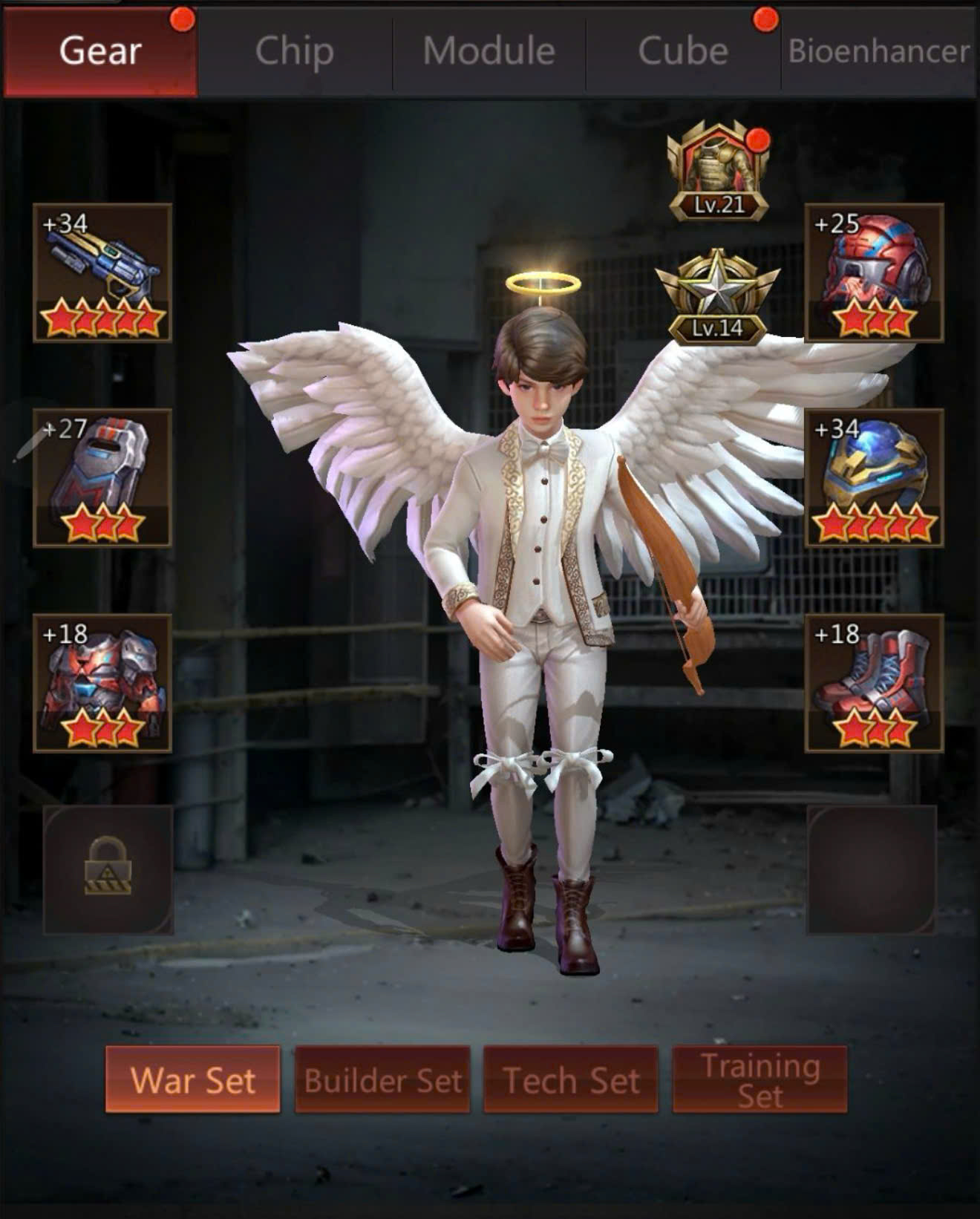
Task: Switch to the Gear tab
Action: click(100, 51)
